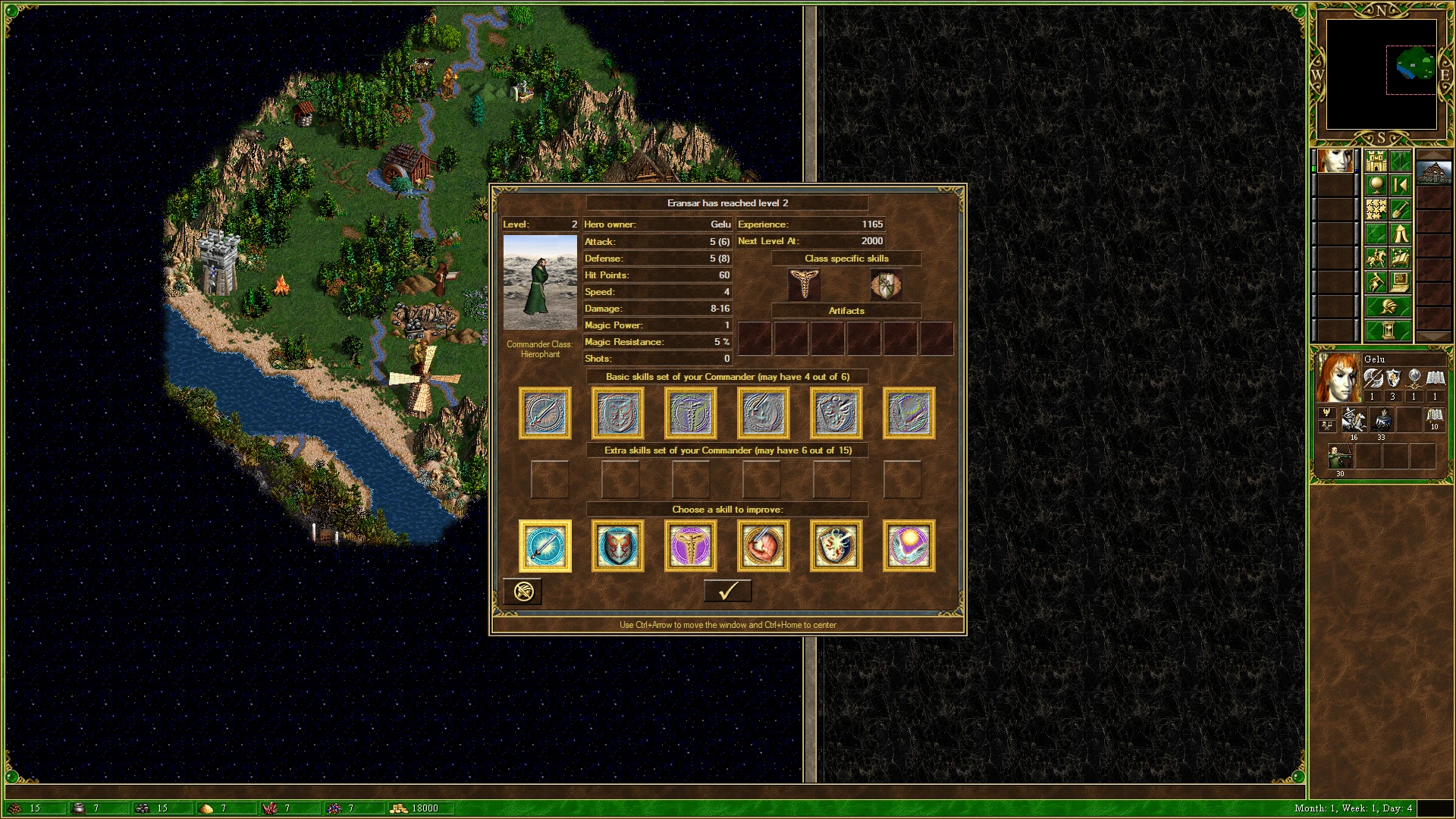The image size is (1456, 819).
Task: Open the Quest Log tent icon
Action: 1401,234
